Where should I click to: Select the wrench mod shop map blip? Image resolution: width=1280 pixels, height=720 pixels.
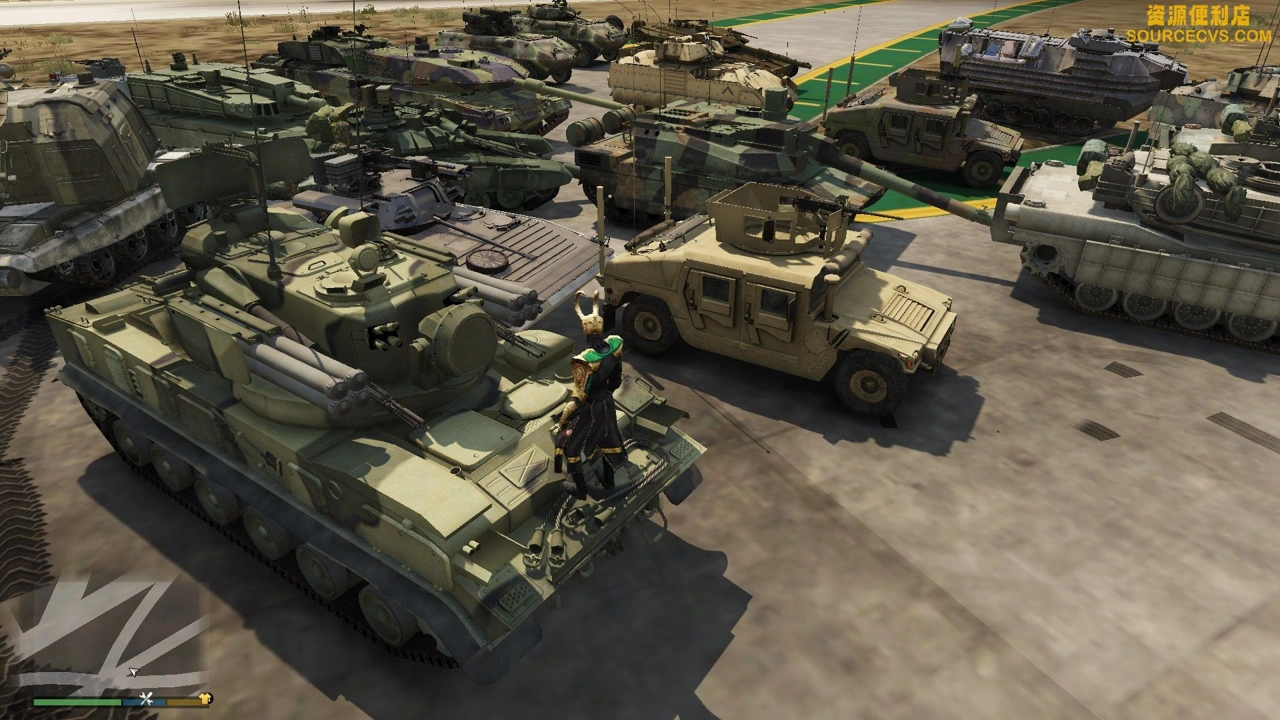147,699
